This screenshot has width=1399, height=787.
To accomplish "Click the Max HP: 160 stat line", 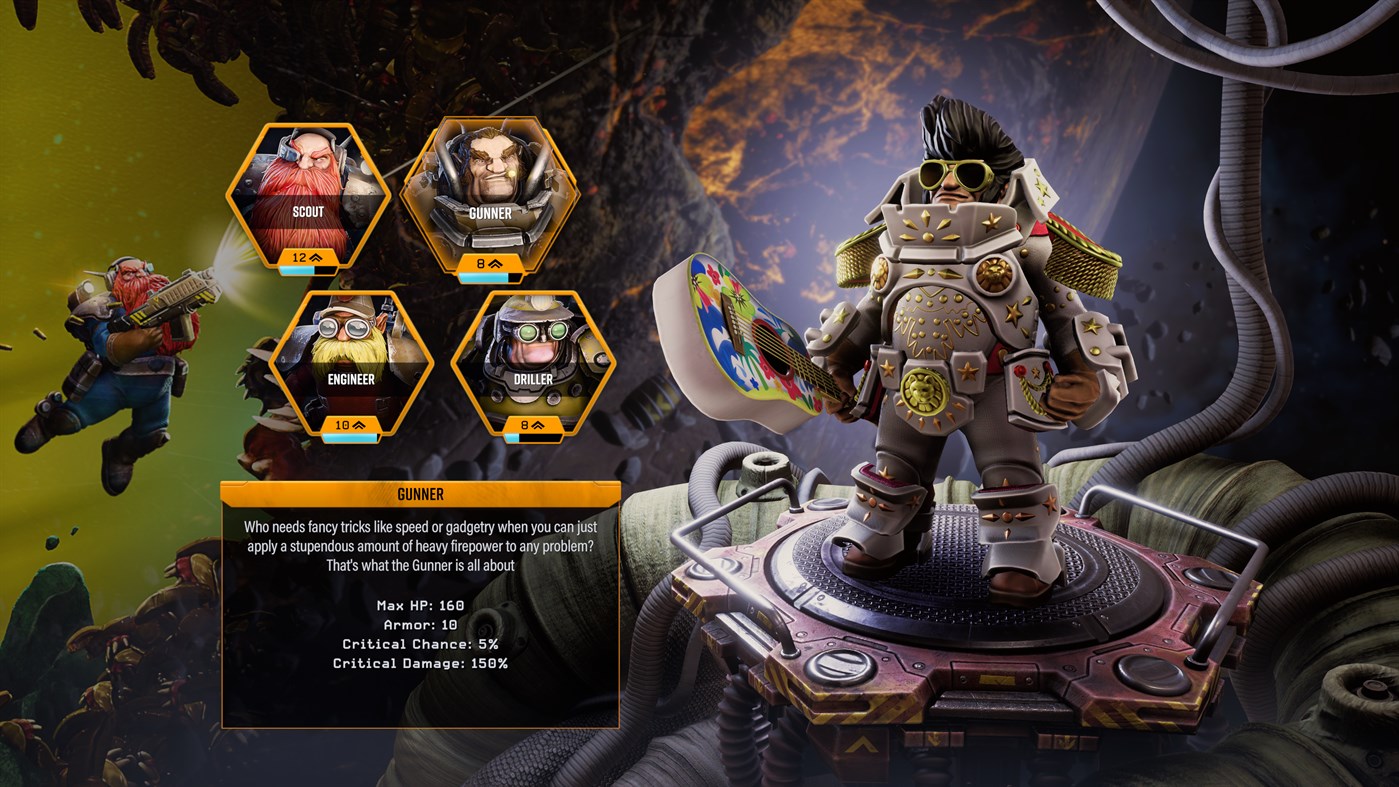I will point(419,605).
